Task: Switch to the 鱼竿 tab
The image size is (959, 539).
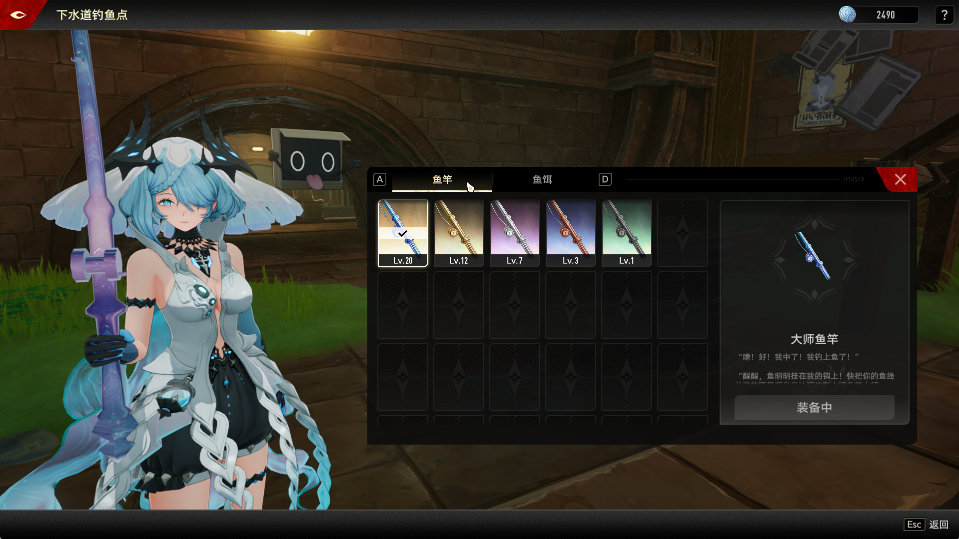Action: click(x=442, y=179)
